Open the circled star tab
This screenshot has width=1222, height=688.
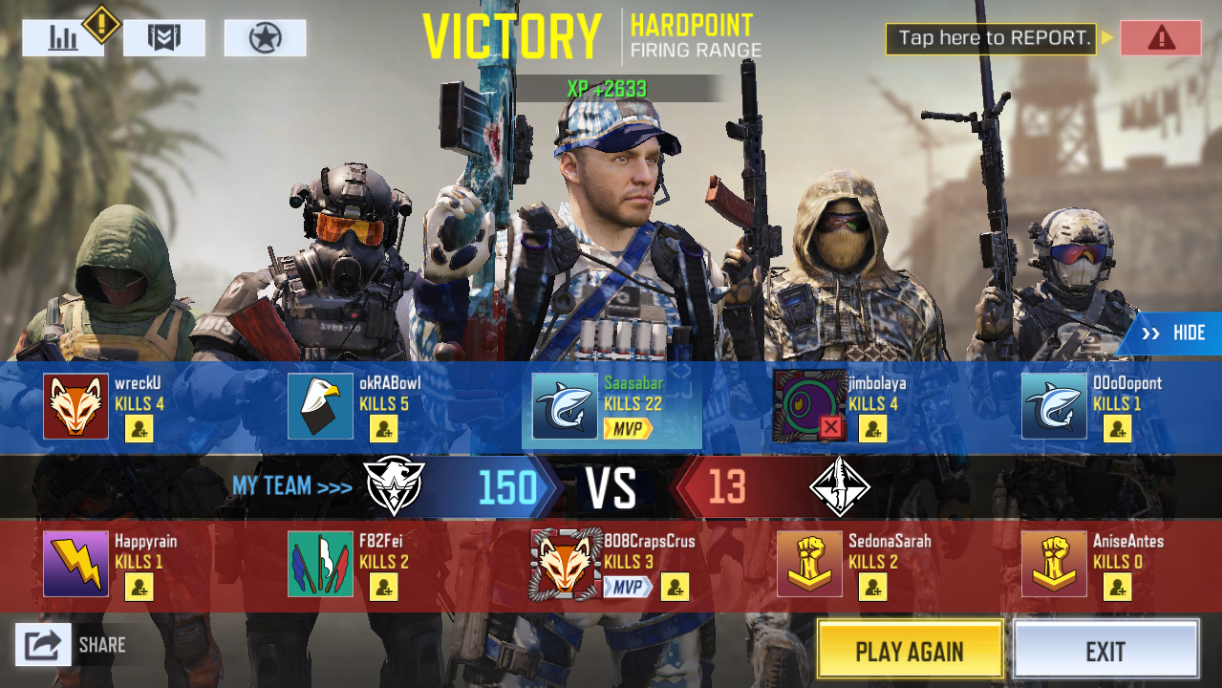tap(265, 38)
